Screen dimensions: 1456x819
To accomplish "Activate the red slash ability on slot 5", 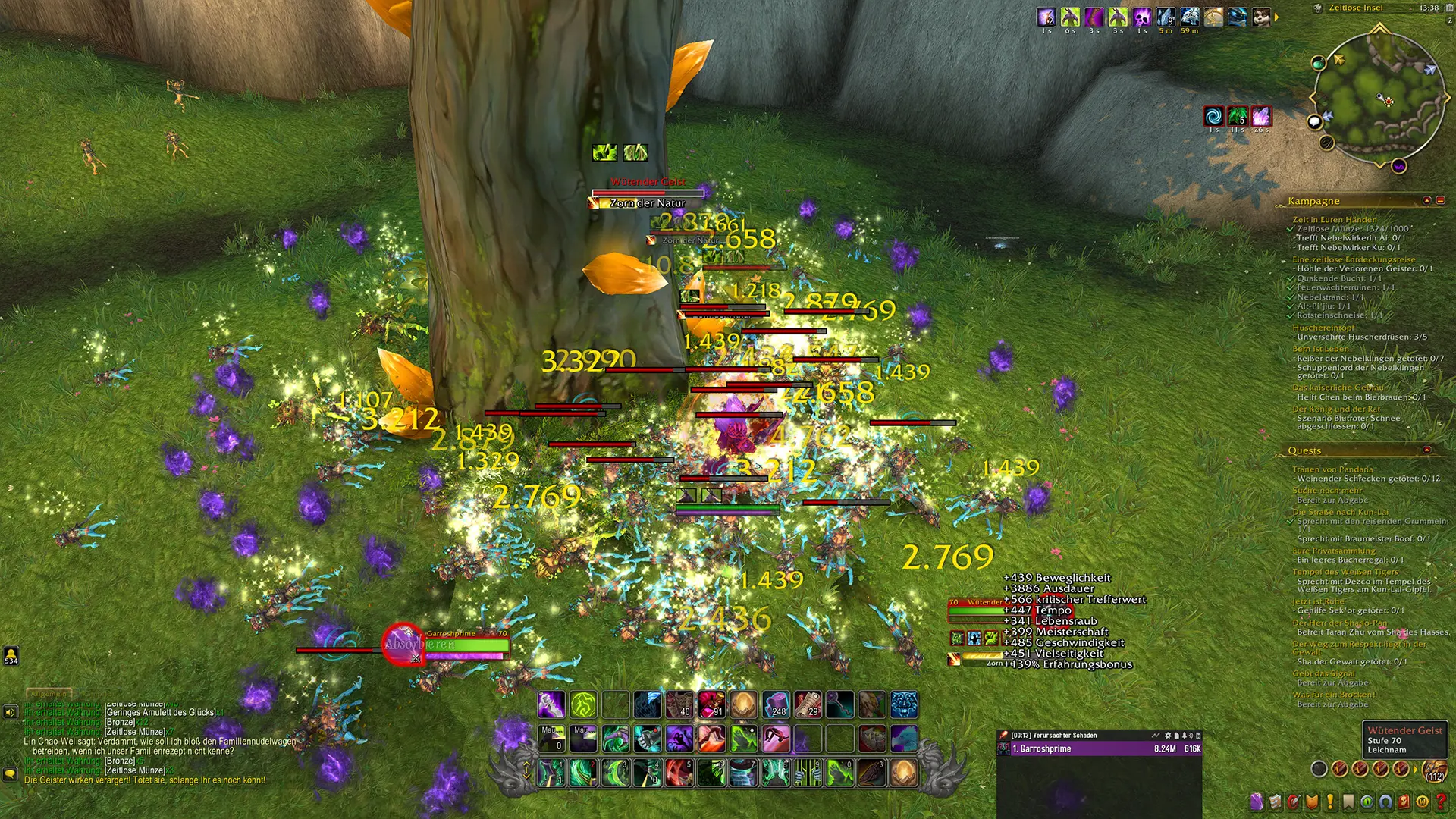I will point(679,773).
